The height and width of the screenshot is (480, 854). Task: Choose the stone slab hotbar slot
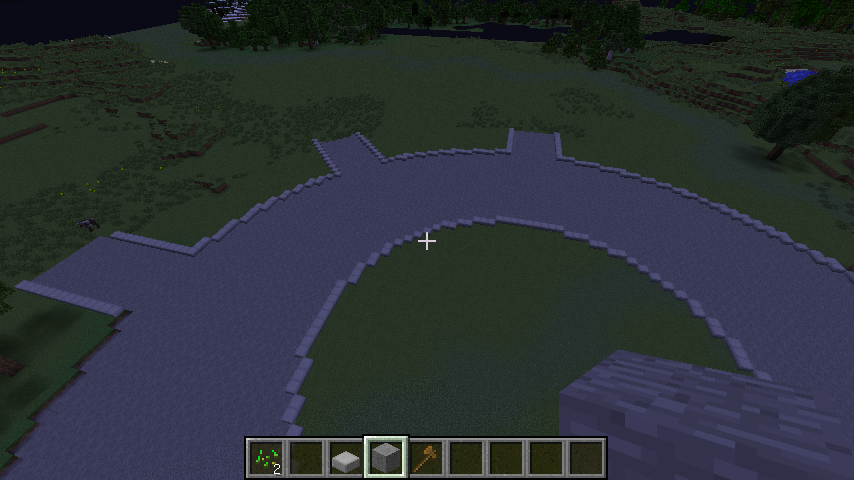coord(345,458)
